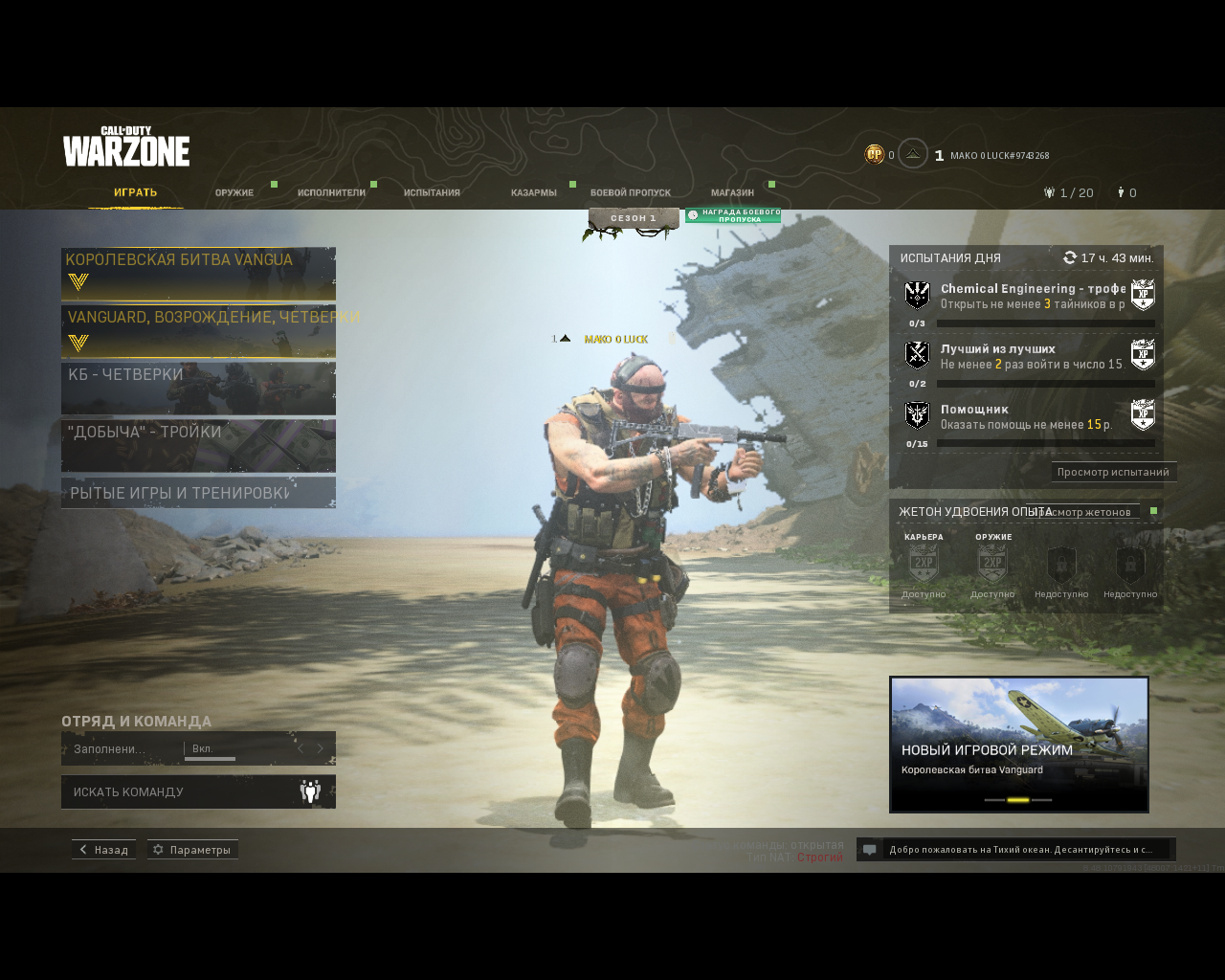Image resolution: width=1225 pixels, height=980 pixels.
Task: Switch to the ИГРАТЬ tab
Action: coord(135,192)
